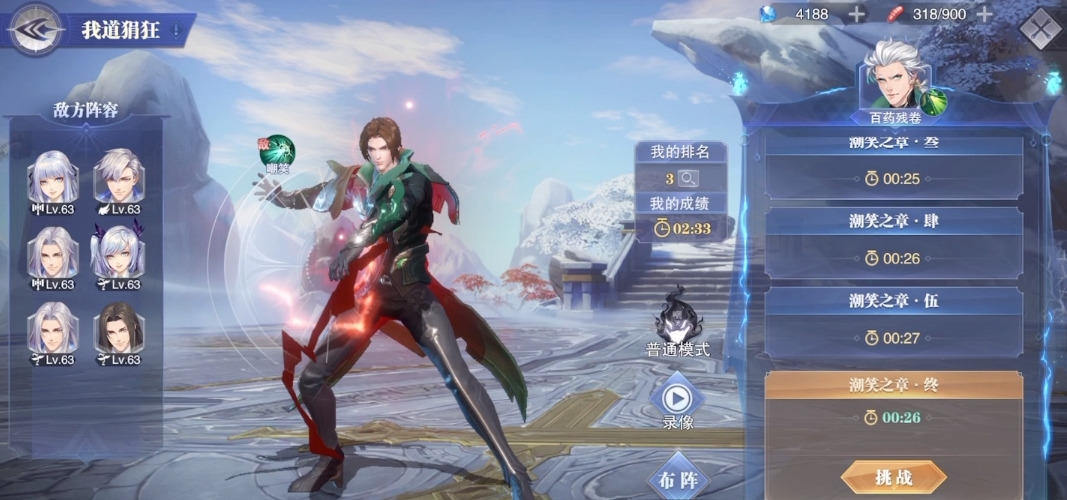Image resolution: width=1067 pixels, height=500 pixels.
Task: Open ranking search magnifier under 我的排名
Action: (x=688, y=178)
